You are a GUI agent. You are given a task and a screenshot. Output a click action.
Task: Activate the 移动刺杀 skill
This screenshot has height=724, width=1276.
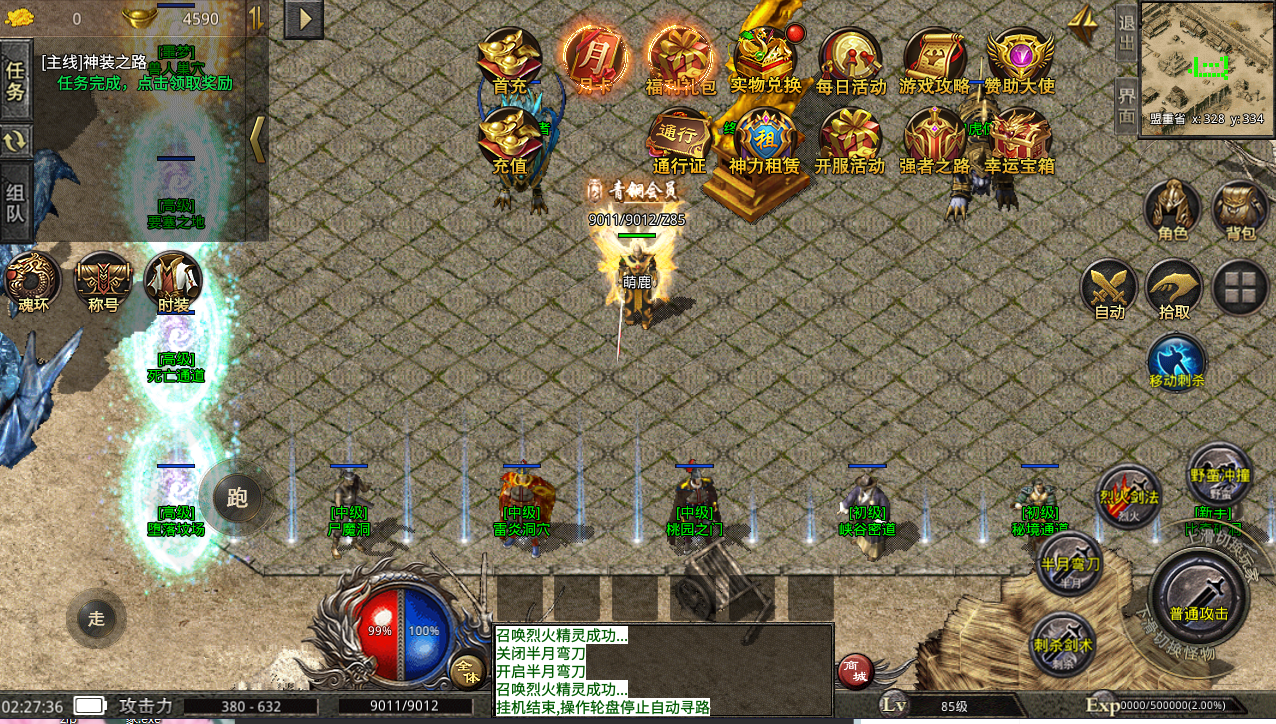pos(1177,361)
